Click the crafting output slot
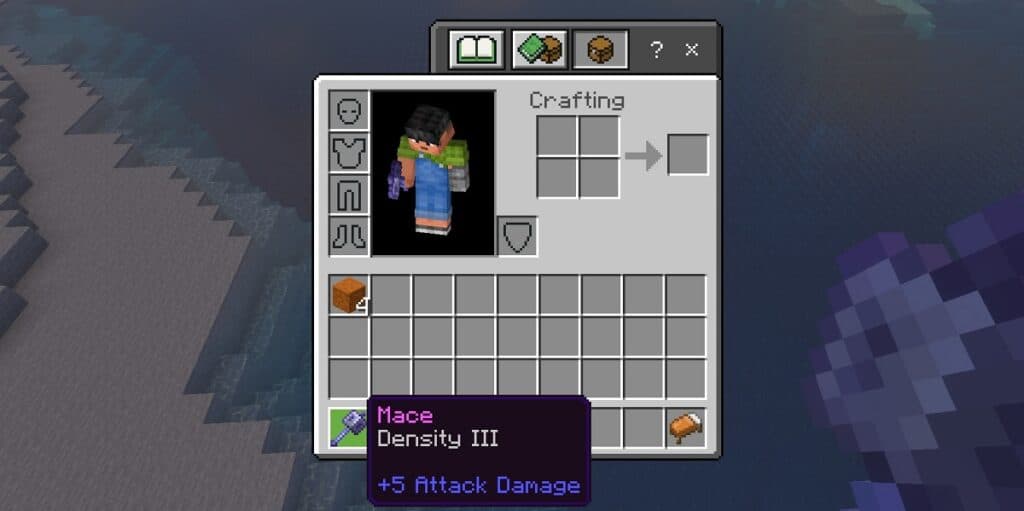The width and height of the screenshot is (1024, 511). tap(688, 155)
